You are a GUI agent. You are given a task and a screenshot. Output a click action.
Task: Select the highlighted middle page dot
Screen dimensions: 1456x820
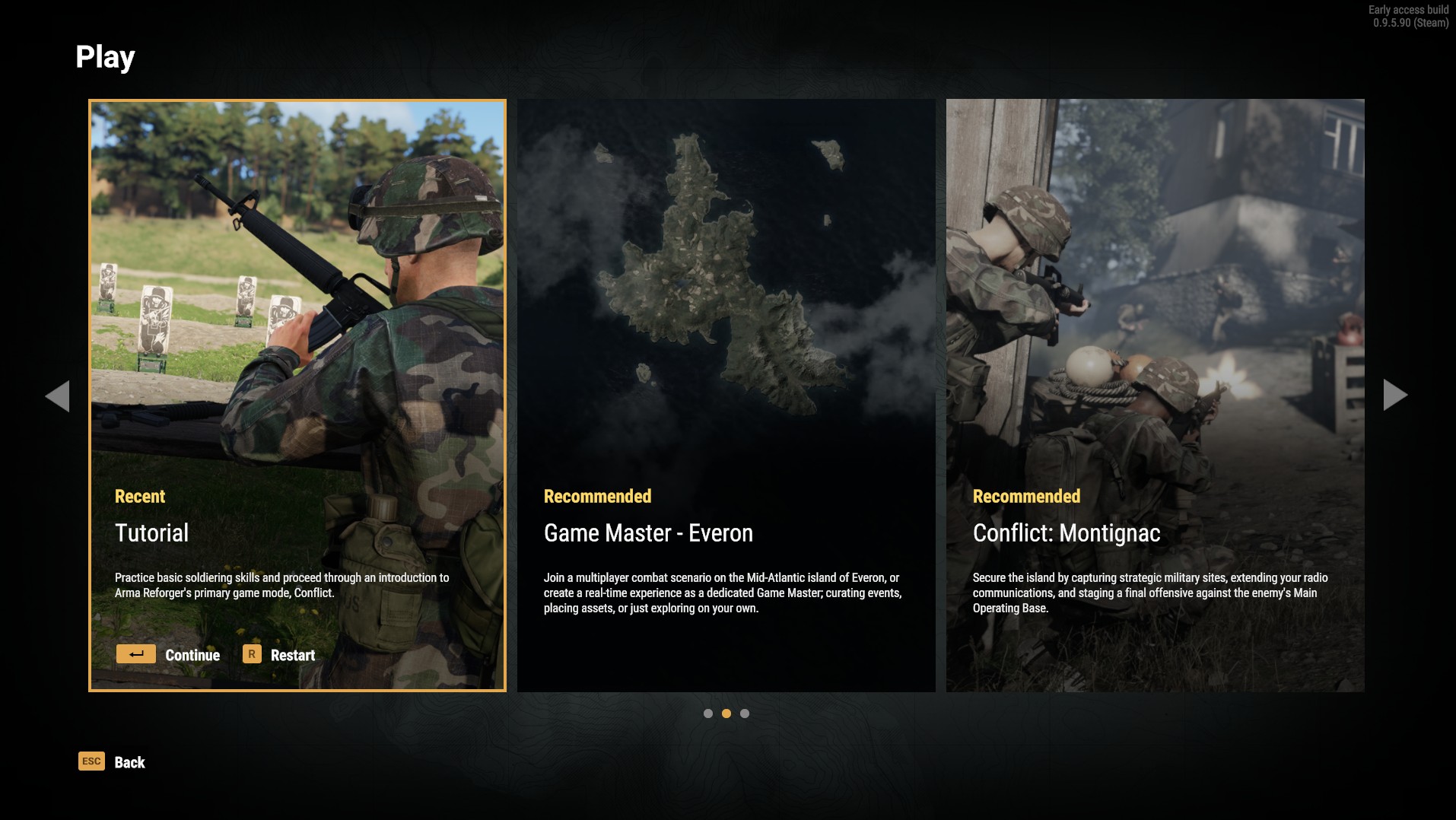tap(726, 714)
